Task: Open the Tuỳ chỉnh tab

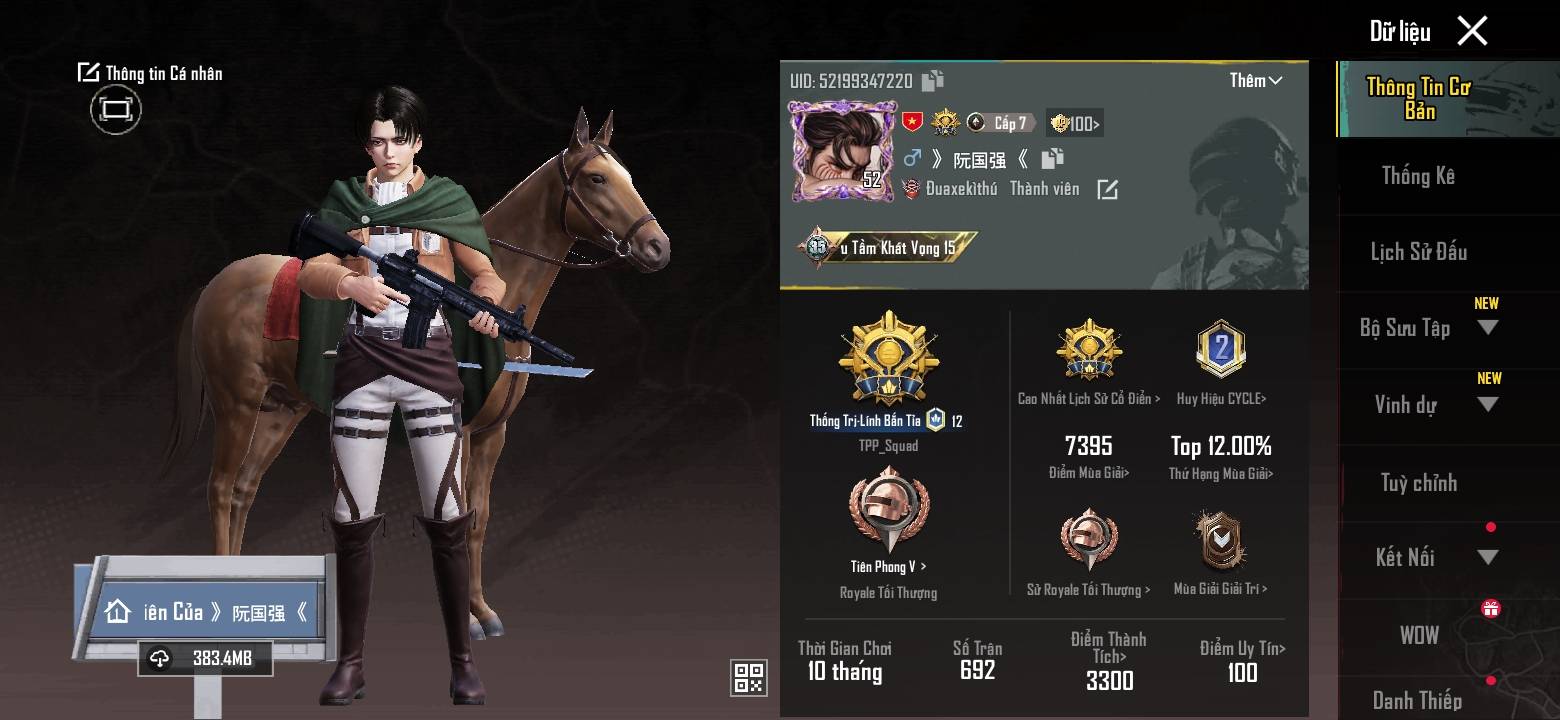Action: point(1418,483)
